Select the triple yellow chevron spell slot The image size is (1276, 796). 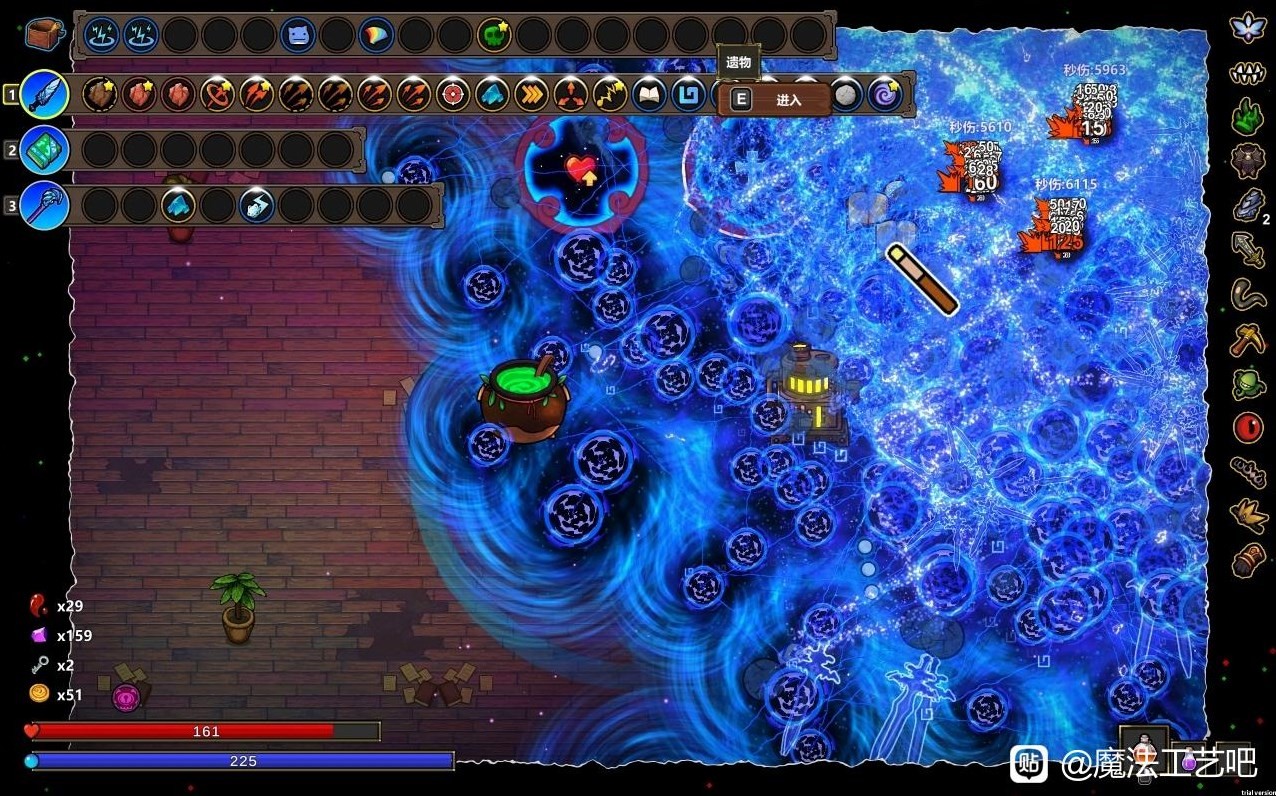532,95
